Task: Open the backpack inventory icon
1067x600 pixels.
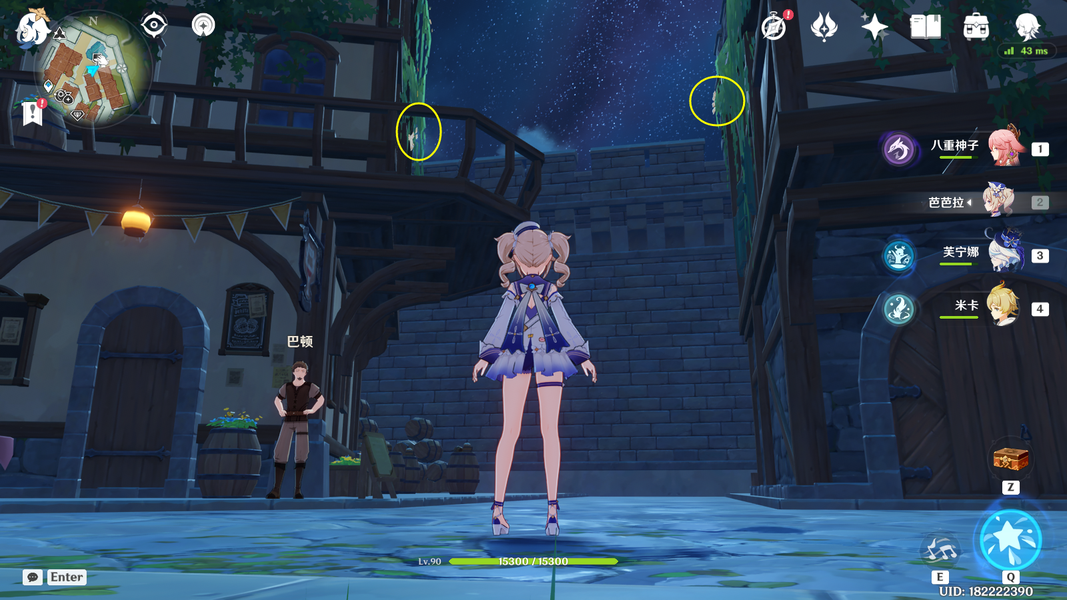Action: 977,27
